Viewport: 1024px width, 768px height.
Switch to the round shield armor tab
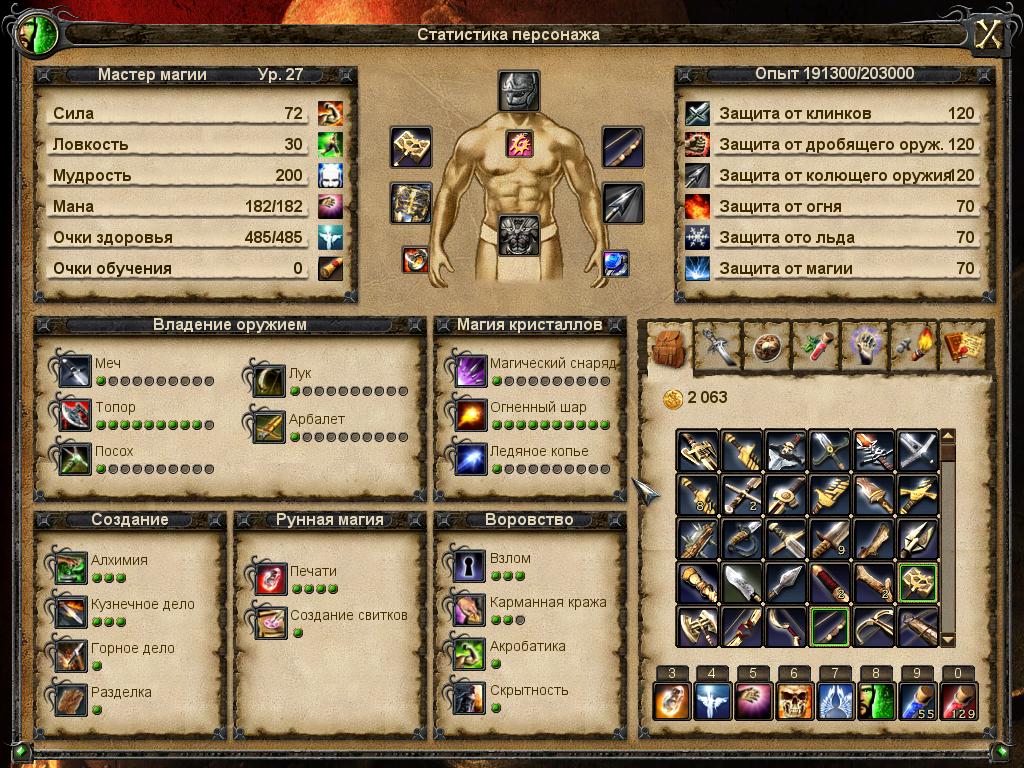click(x=767, y=345)
